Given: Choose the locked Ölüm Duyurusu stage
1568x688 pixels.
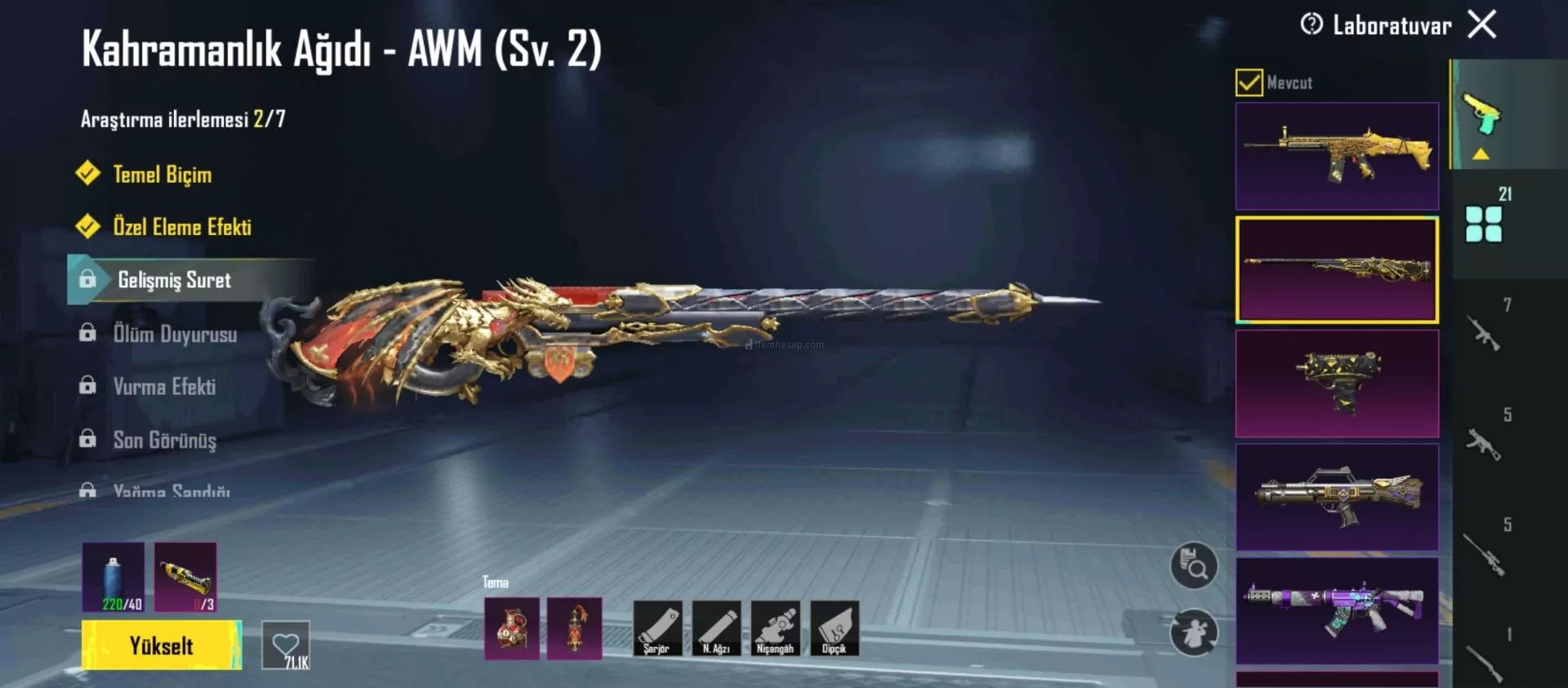Looking at the screenshot, I should 175,334.
